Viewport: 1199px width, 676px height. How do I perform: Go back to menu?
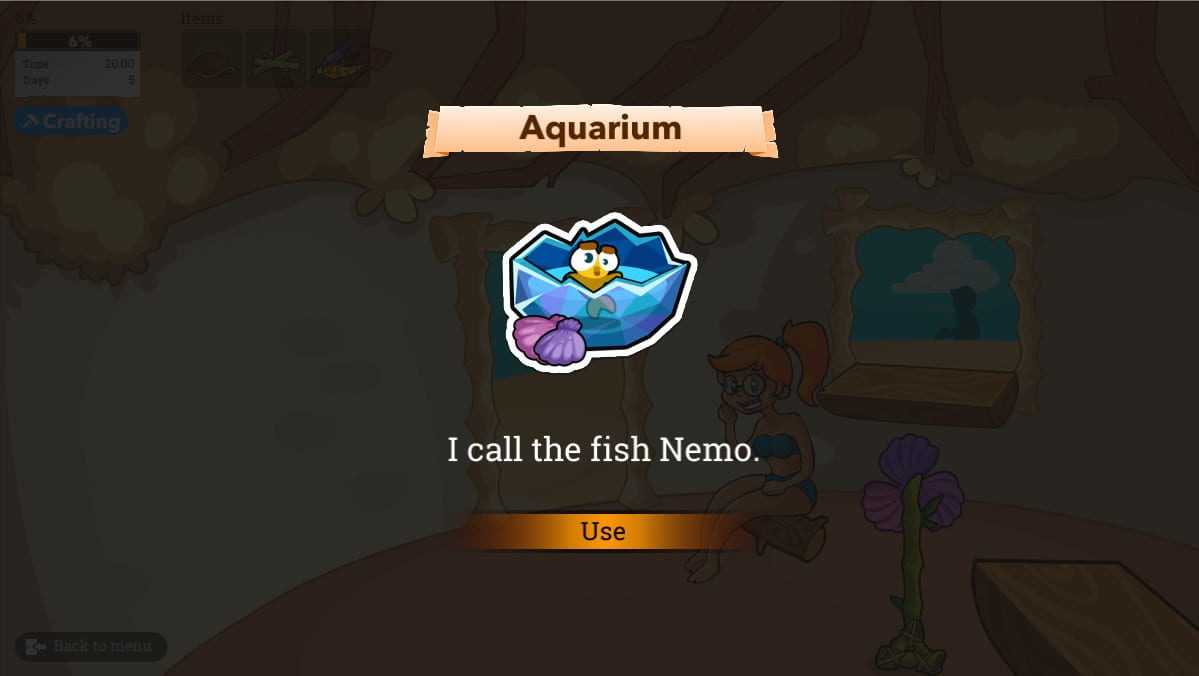pos(91,646)
